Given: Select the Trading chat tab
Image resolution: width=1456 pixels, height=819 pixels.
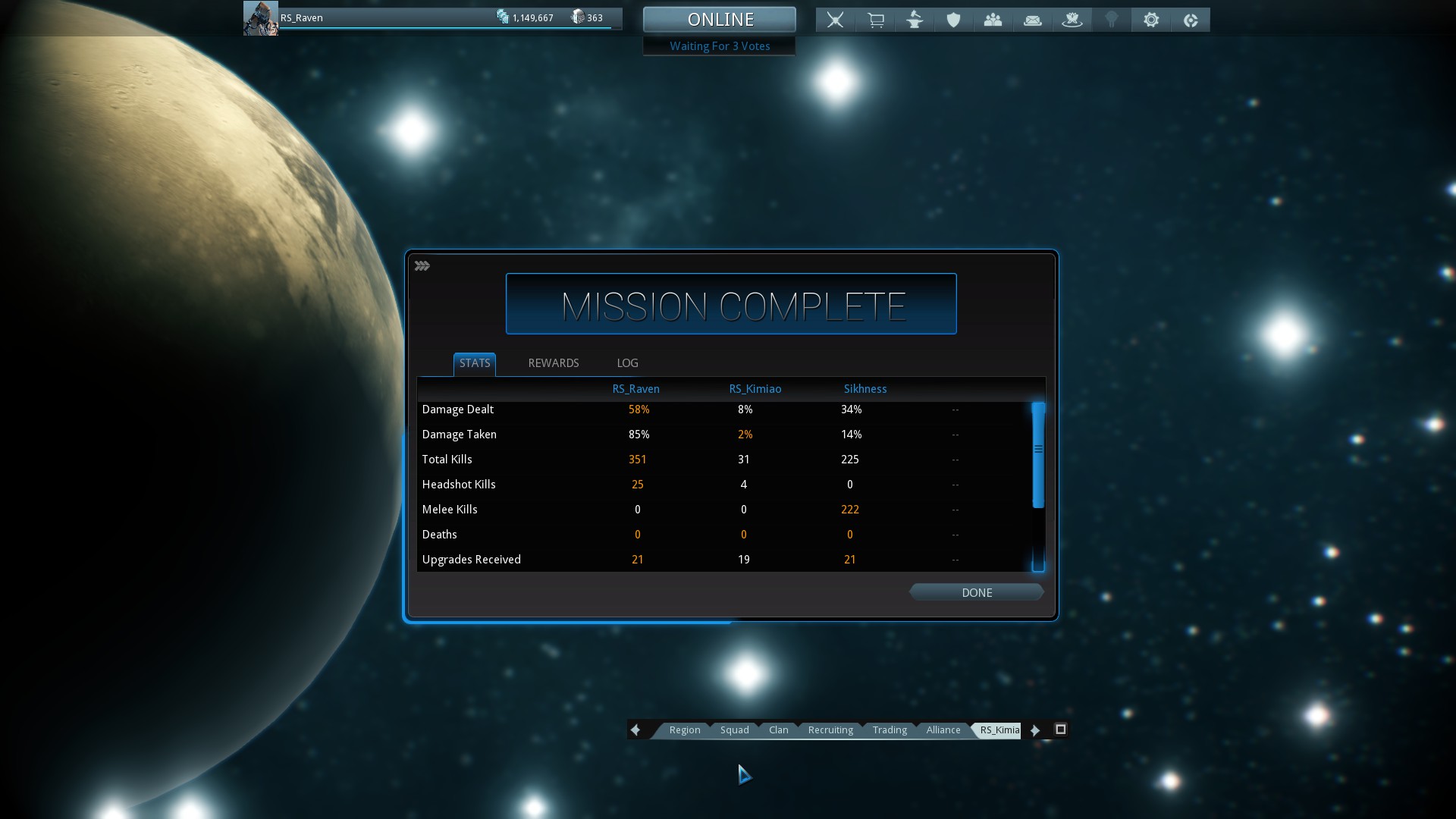Looking at the screenshot, I should [x=890, y=730].
